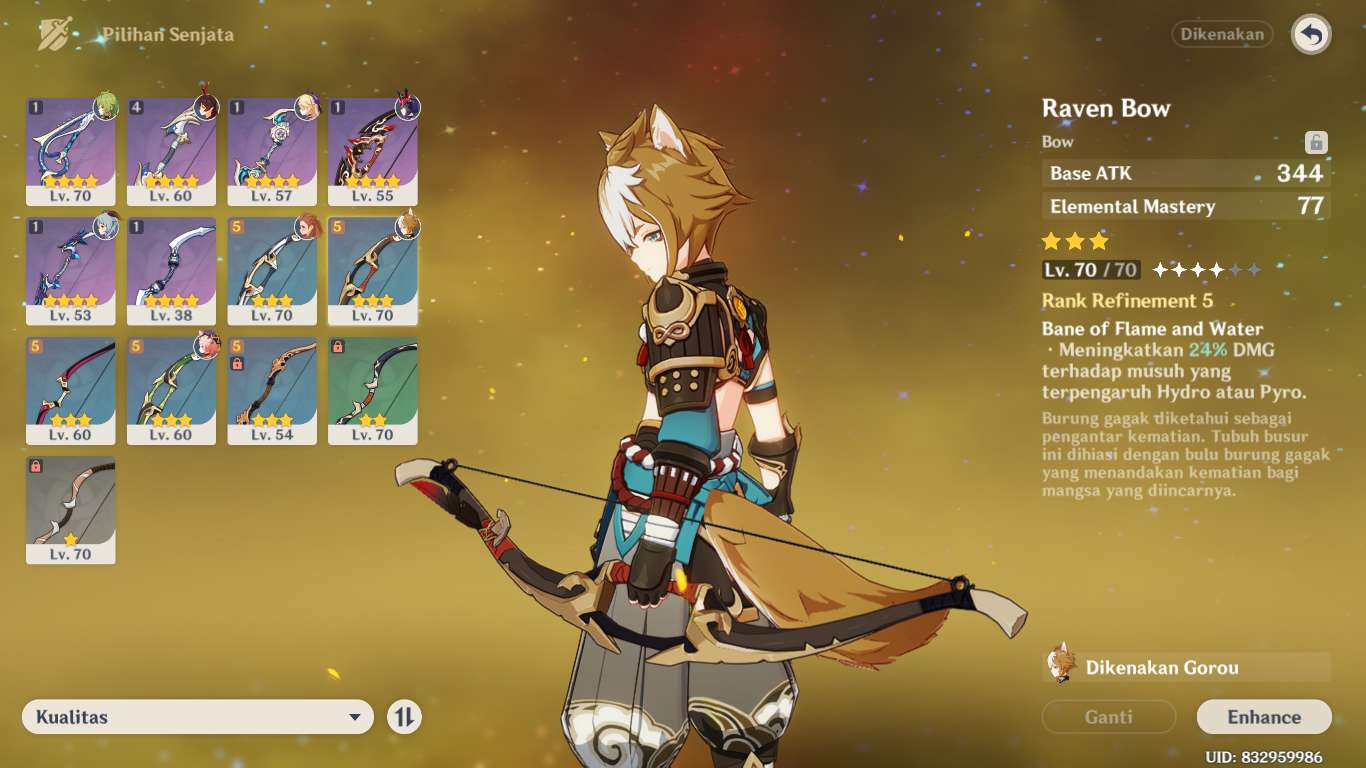The image size is (1366, 768).
Task: Unlock the padlock on the green Lv.70 bow
Action: click(x=338, y=347)
